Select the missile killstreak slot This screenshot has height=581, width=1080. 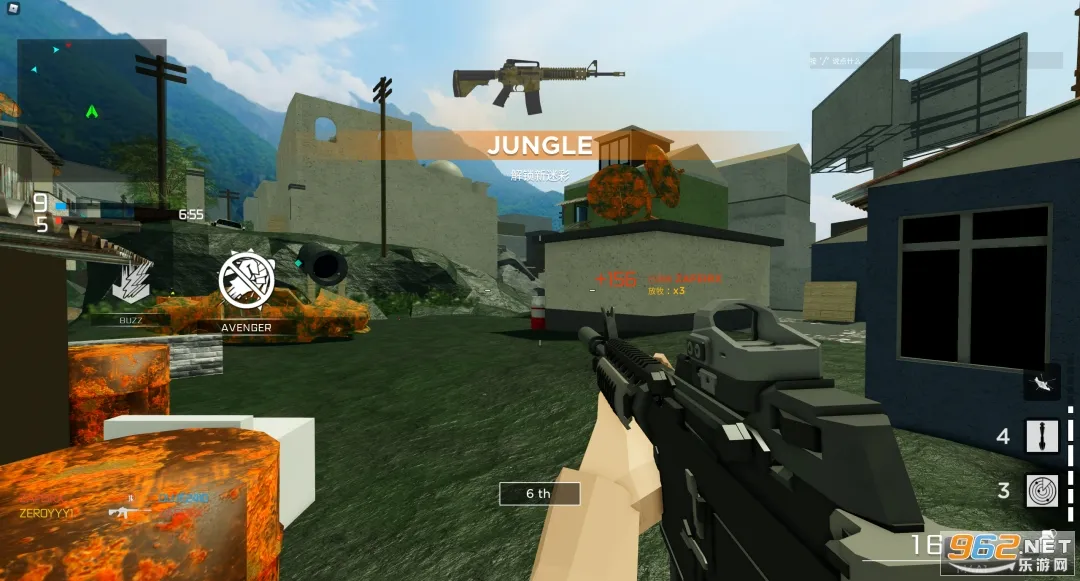click(x=1042, y=437)
